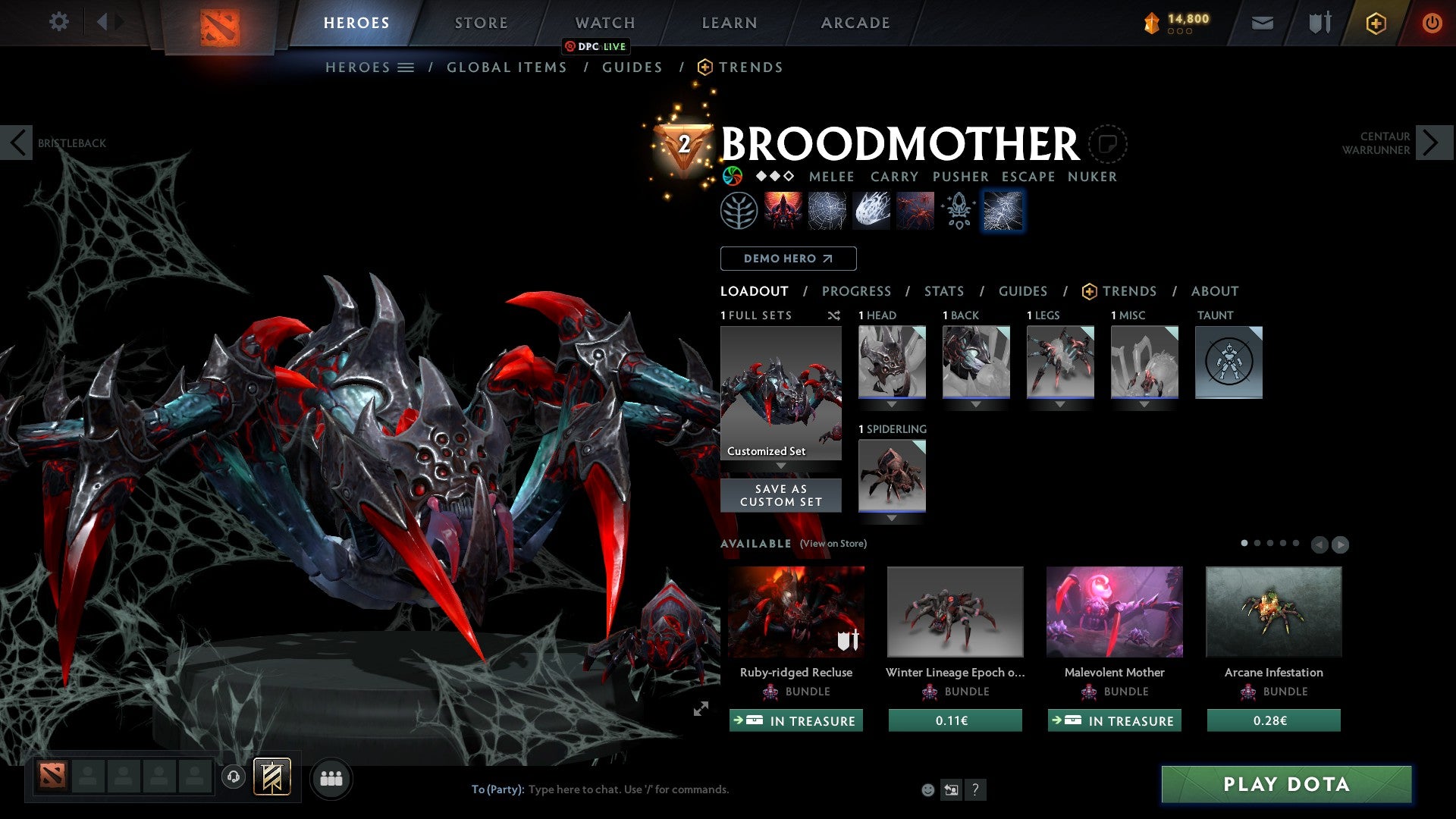Expand the HEAD item slot arrow
The image size is (1456, 819).
point(891,403)
